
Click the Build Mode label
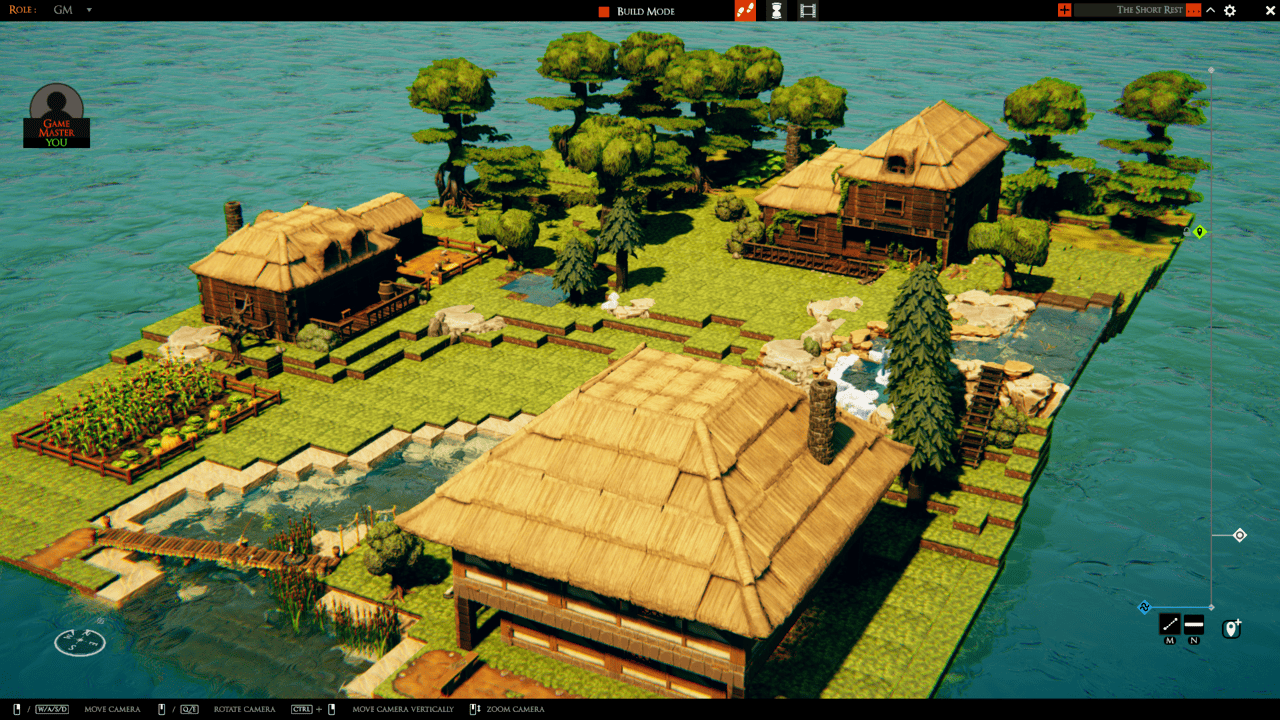pos(645,10)
